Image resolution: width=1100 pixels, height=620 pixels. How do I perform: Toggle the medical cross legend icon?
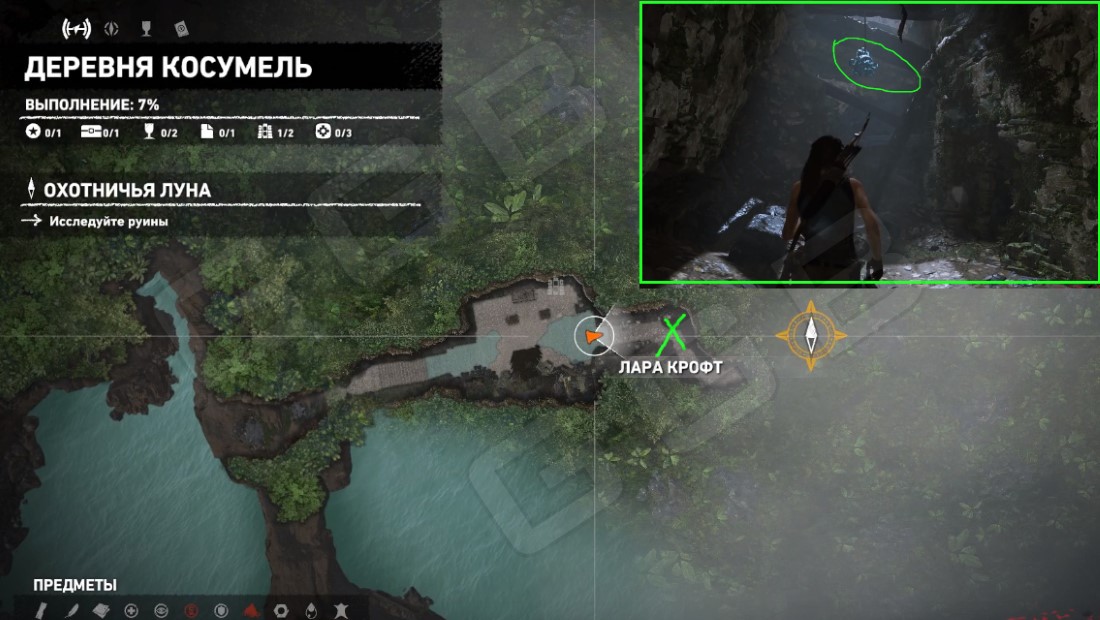(x=131, y=610)
